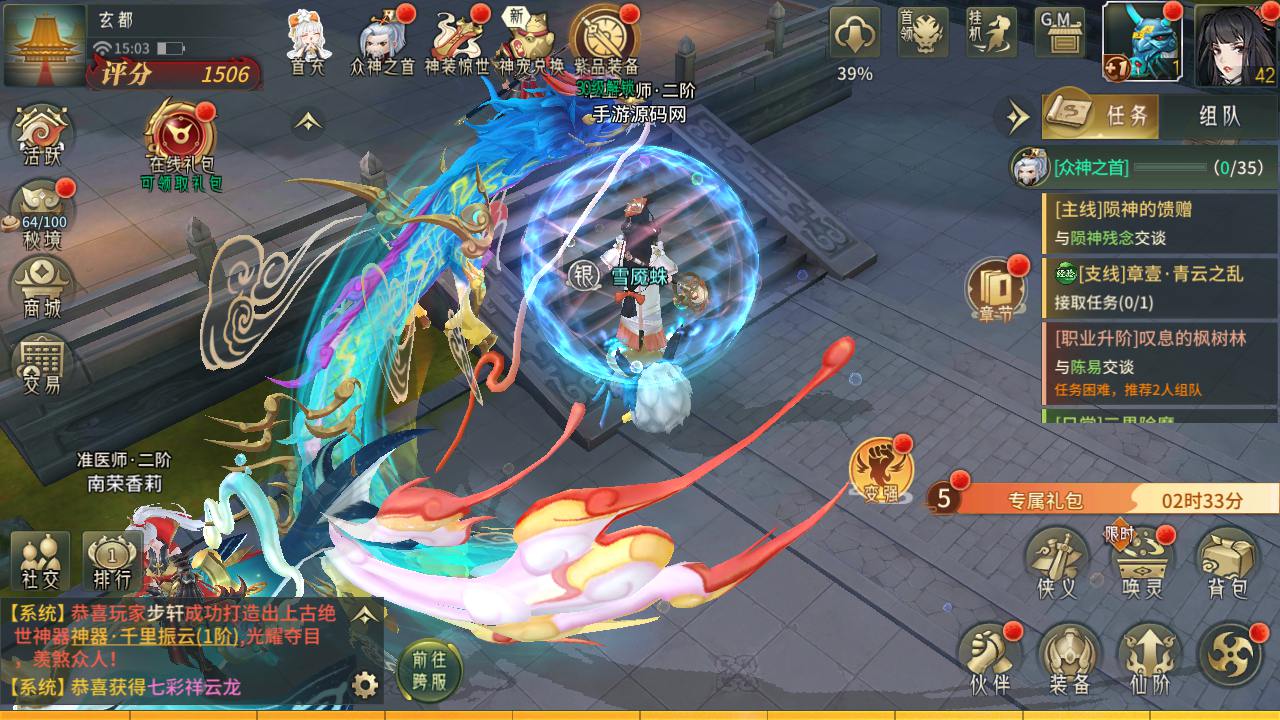Toggle 挂机 auto-battle mode
Screen dimensions: 1280x720
[x=991, y=34]
